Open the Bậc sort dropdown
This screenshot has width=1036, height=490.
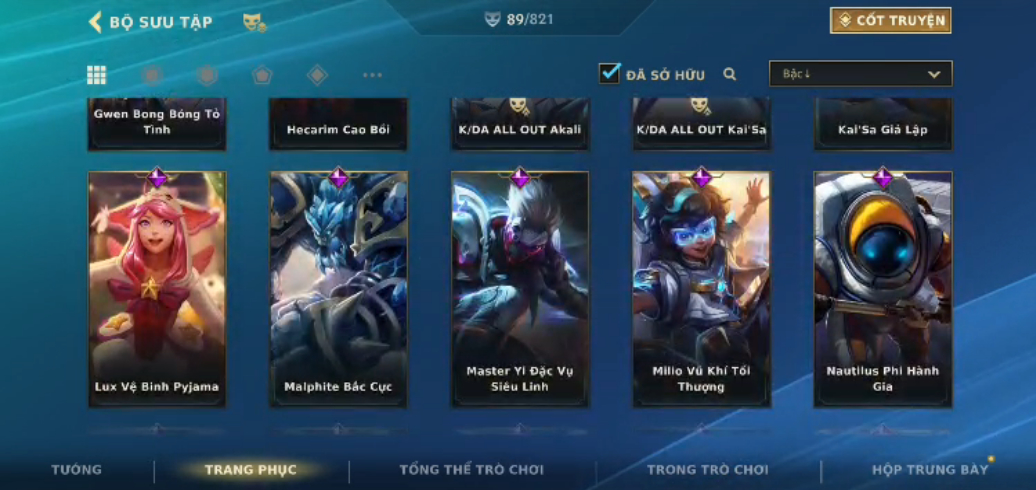click(x=860, y=74)
